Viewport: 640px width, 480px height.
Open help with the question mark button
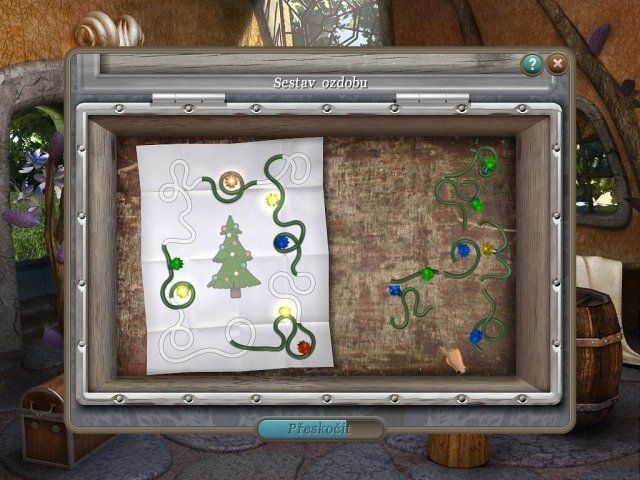click(x=532, y=65)
